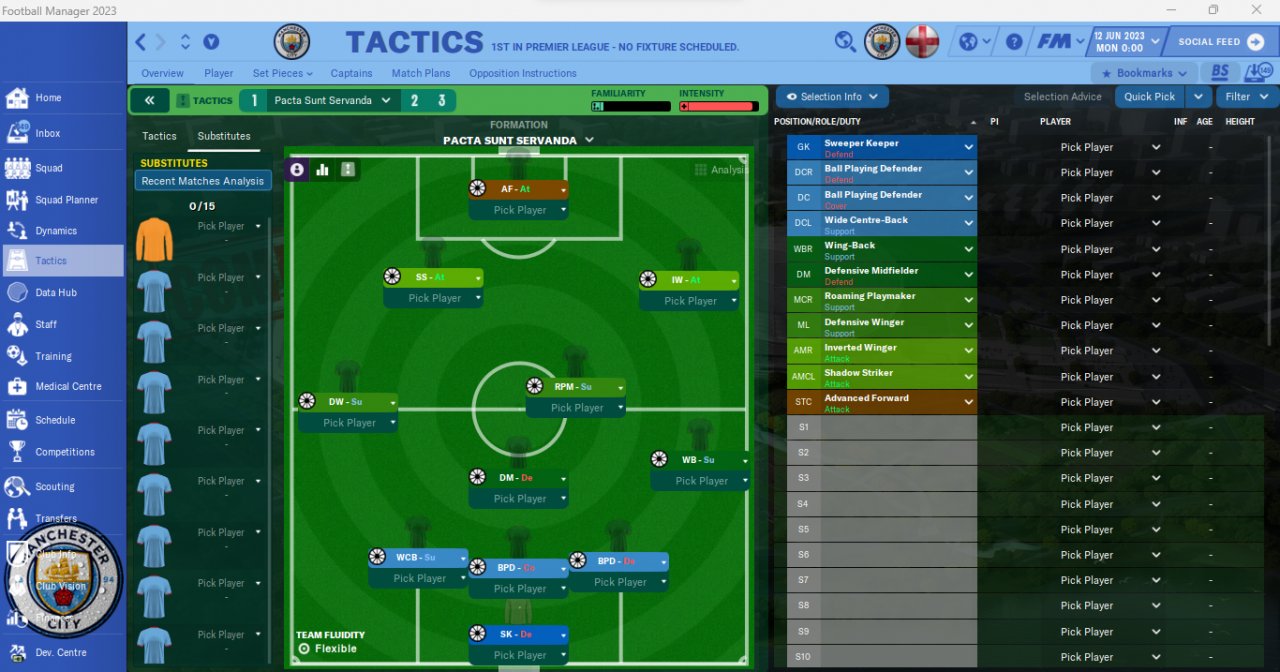Open Recent Matches Analysis

point(203,181)
